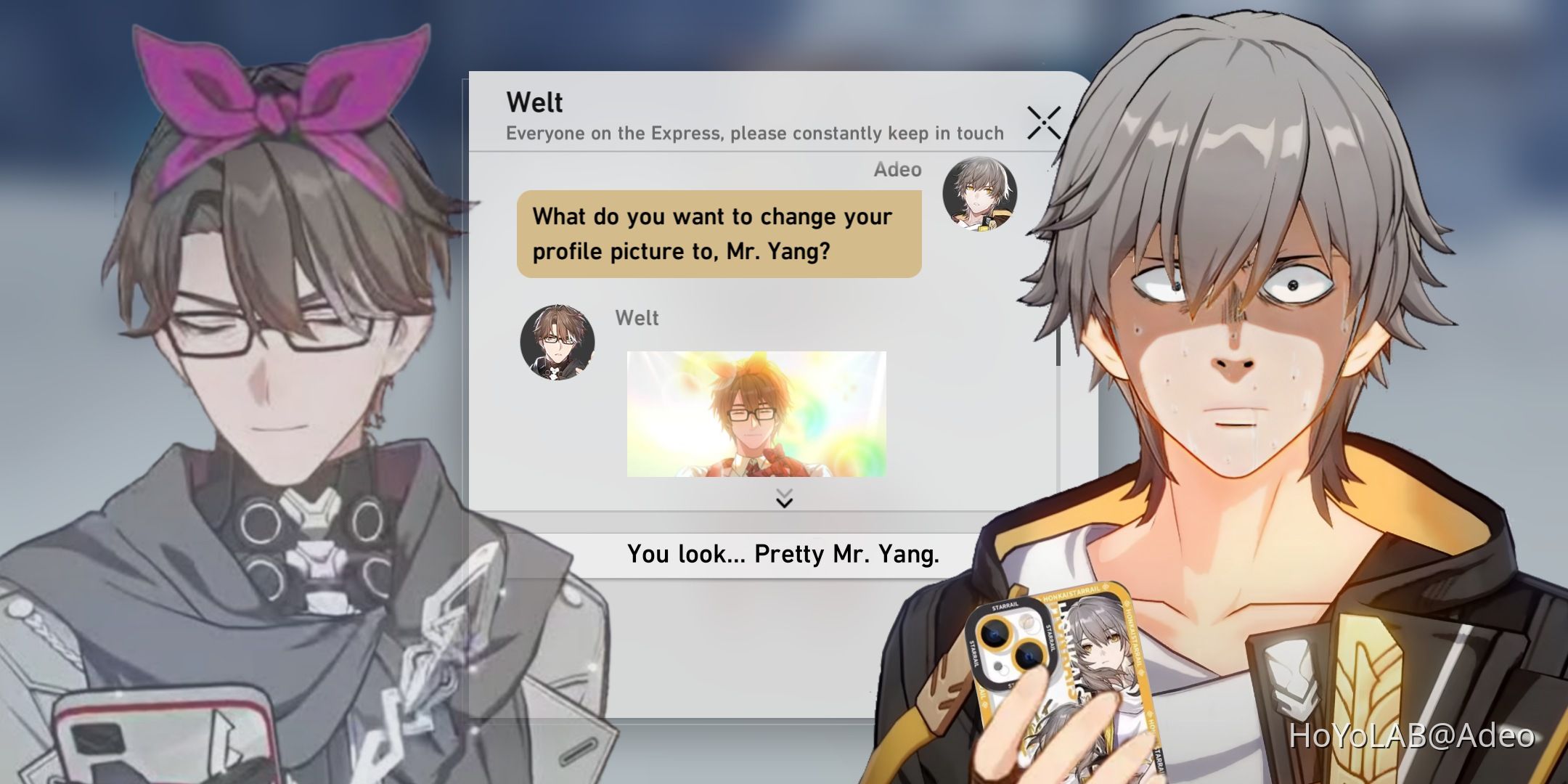Expand older messages with the double chevron
The width and height of the screenshot is (1568, 784).
coord(783,499)
